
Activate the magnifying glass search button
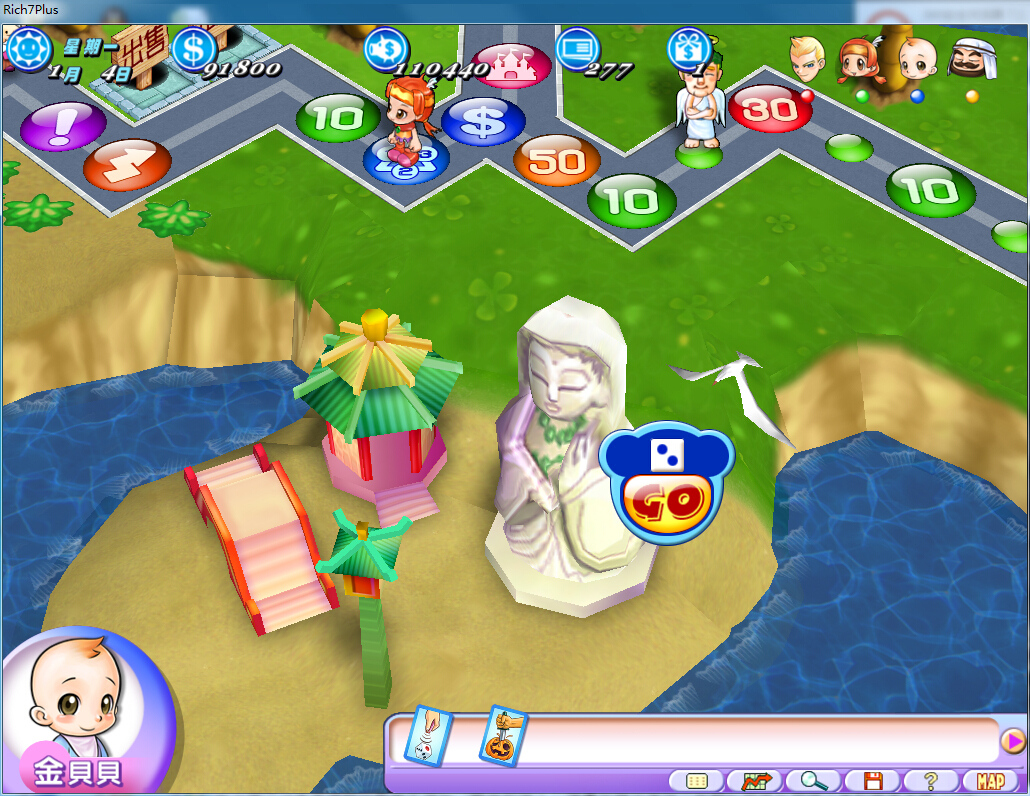click(814, 781)
